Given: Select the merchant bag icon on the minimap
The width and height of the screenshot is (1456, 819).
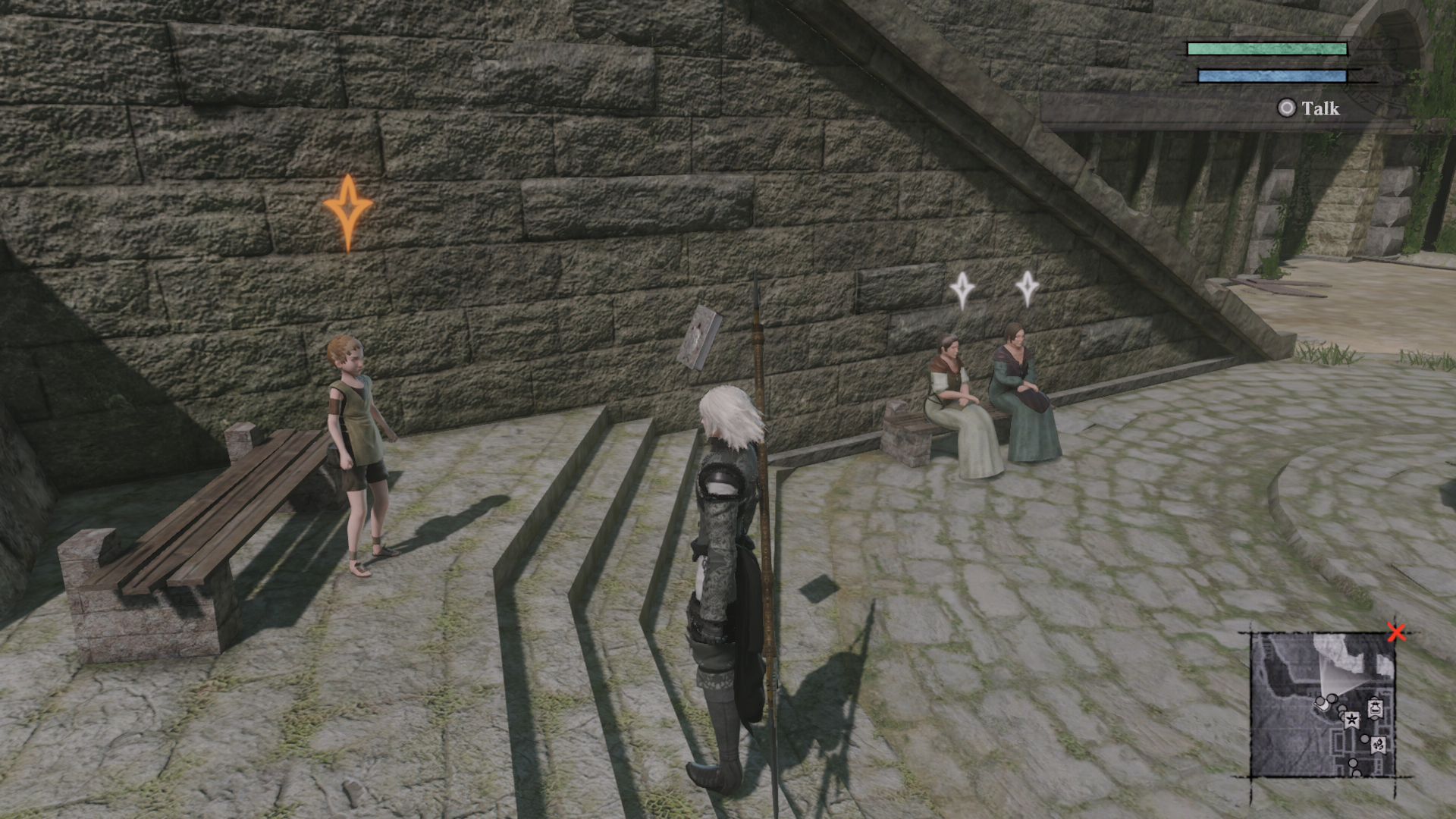Looking at the screenshot, I should [1375, 708].
